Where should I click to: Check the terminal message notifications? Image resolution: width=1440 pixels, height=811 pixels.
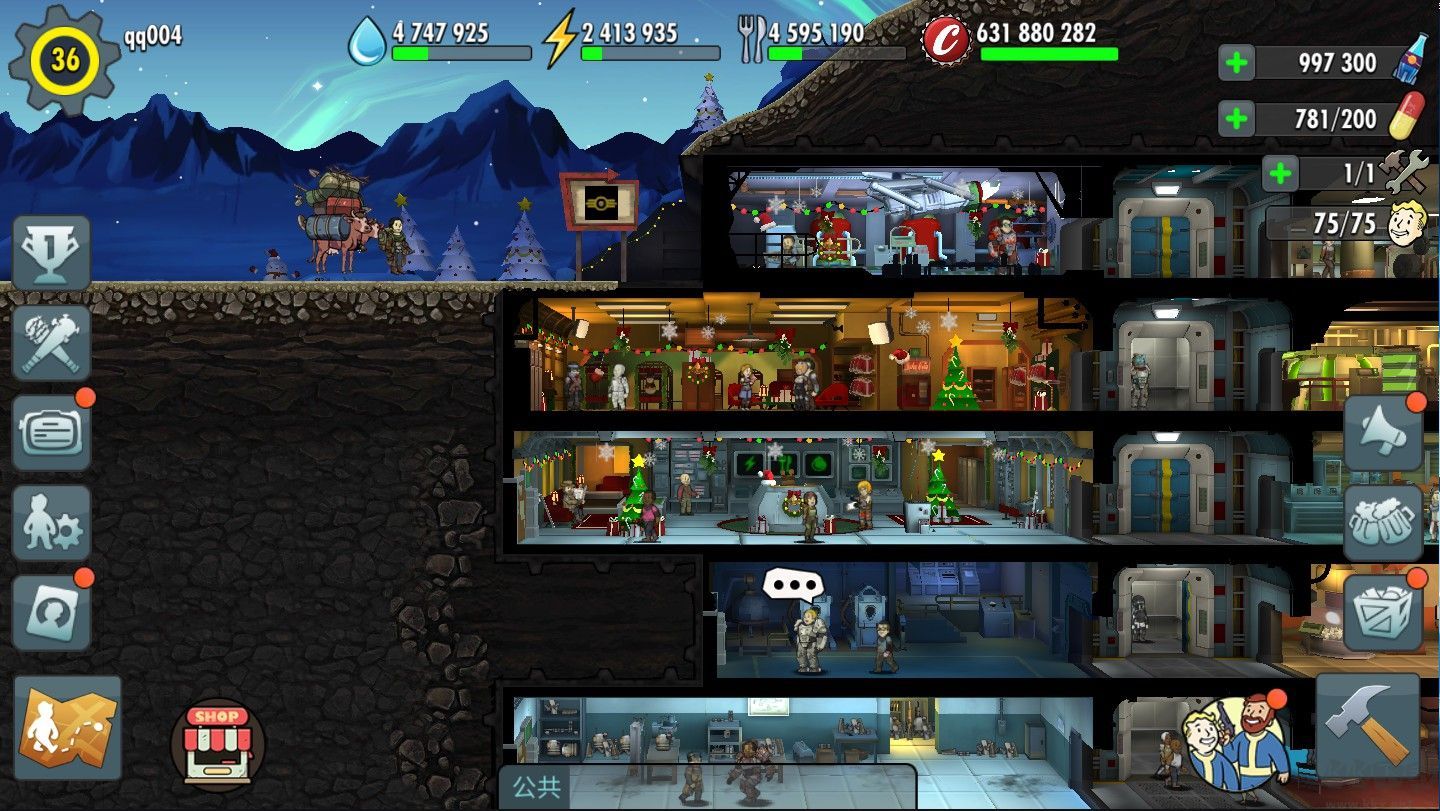coord(52,432)
